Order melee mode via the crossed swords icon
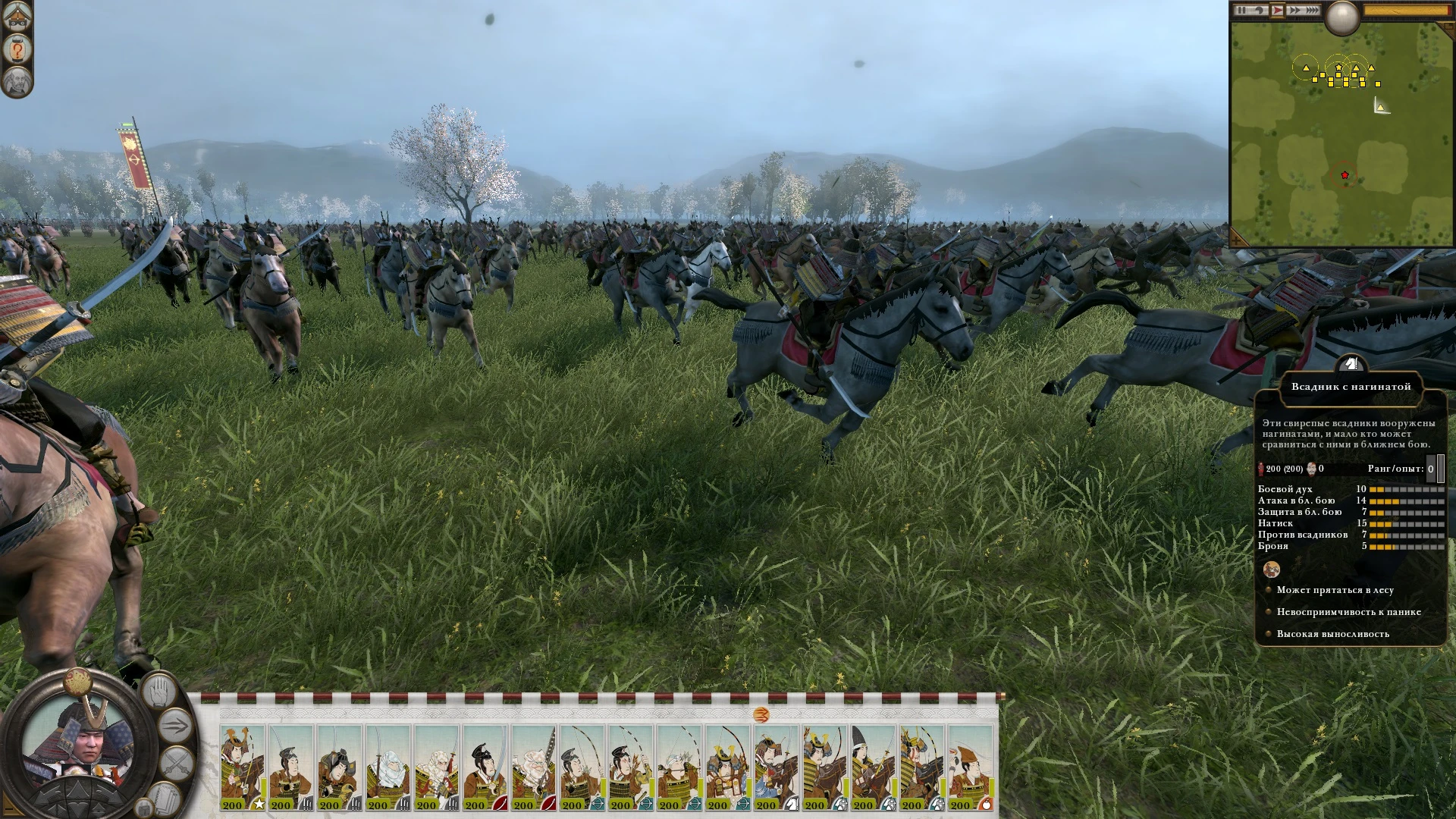This screenshot has width=1456, height=819. click(x=177, y=763)
